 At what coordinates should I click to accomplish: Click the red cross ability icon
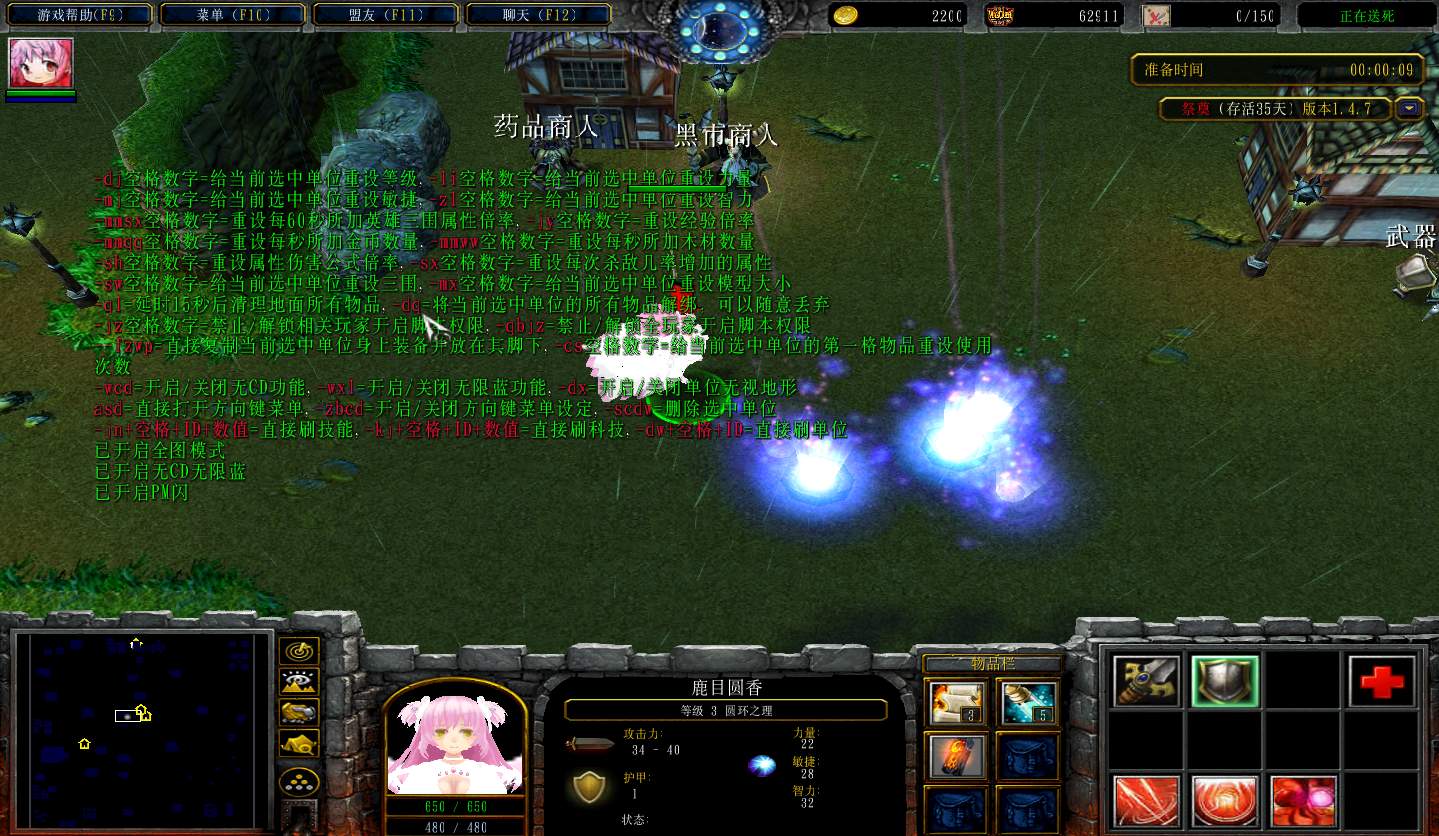(1384, 681)
